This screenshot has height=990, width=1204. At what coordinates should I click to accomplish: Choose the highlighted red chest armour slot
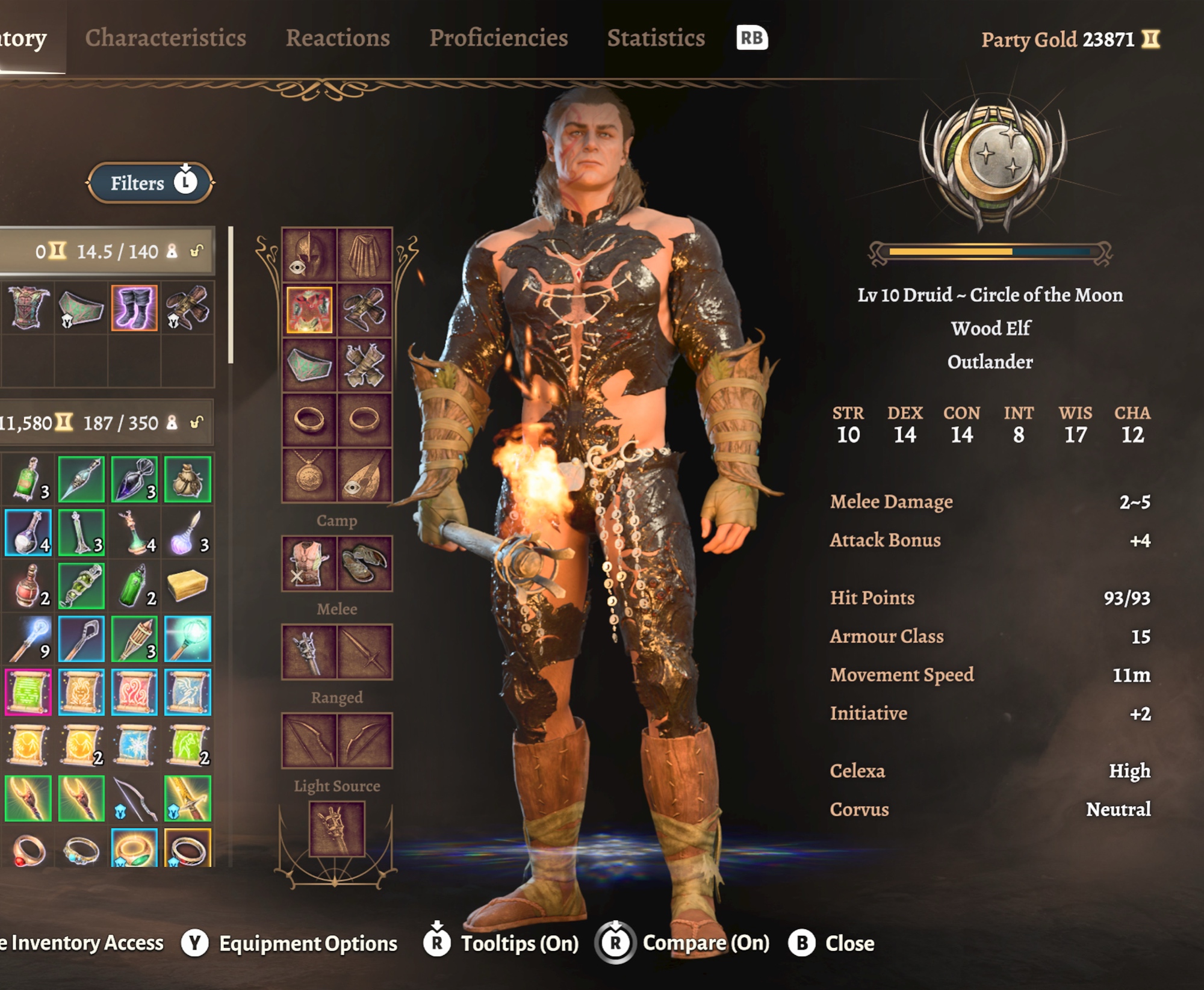[309, 310]
